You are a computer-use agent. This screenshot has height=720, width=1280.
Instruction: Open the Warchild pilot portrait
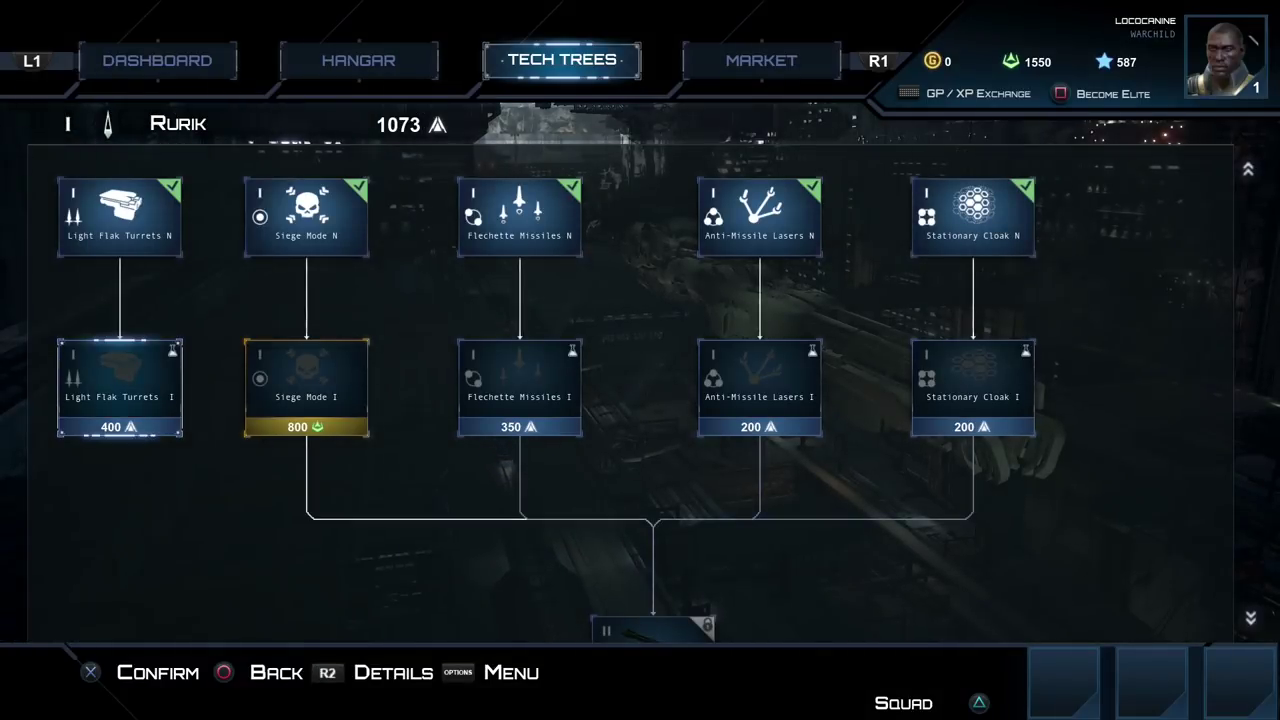tap(1227, 56)
